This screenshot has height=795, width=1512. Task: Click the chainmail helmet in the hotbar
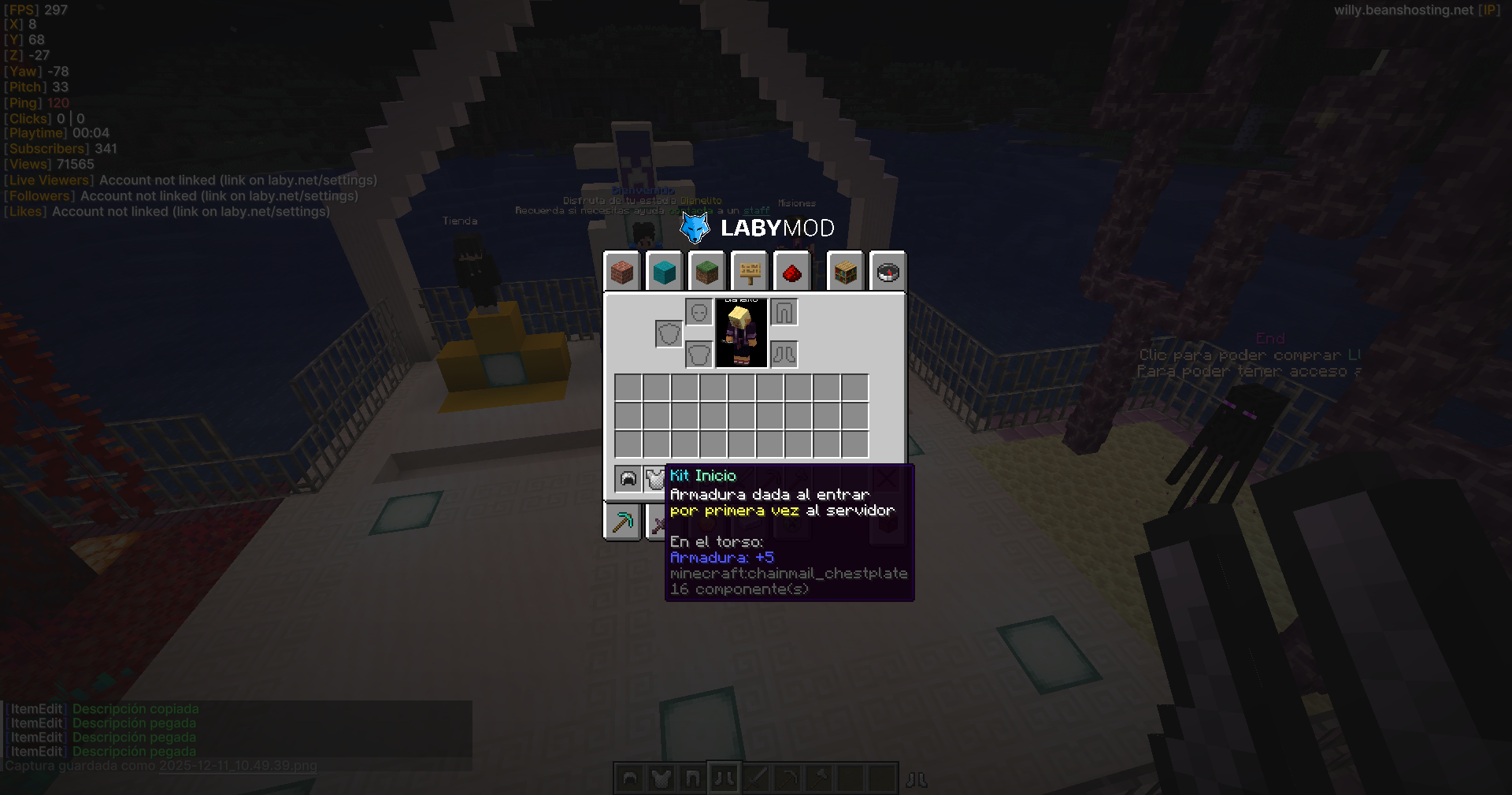click(x=628, y=778)
